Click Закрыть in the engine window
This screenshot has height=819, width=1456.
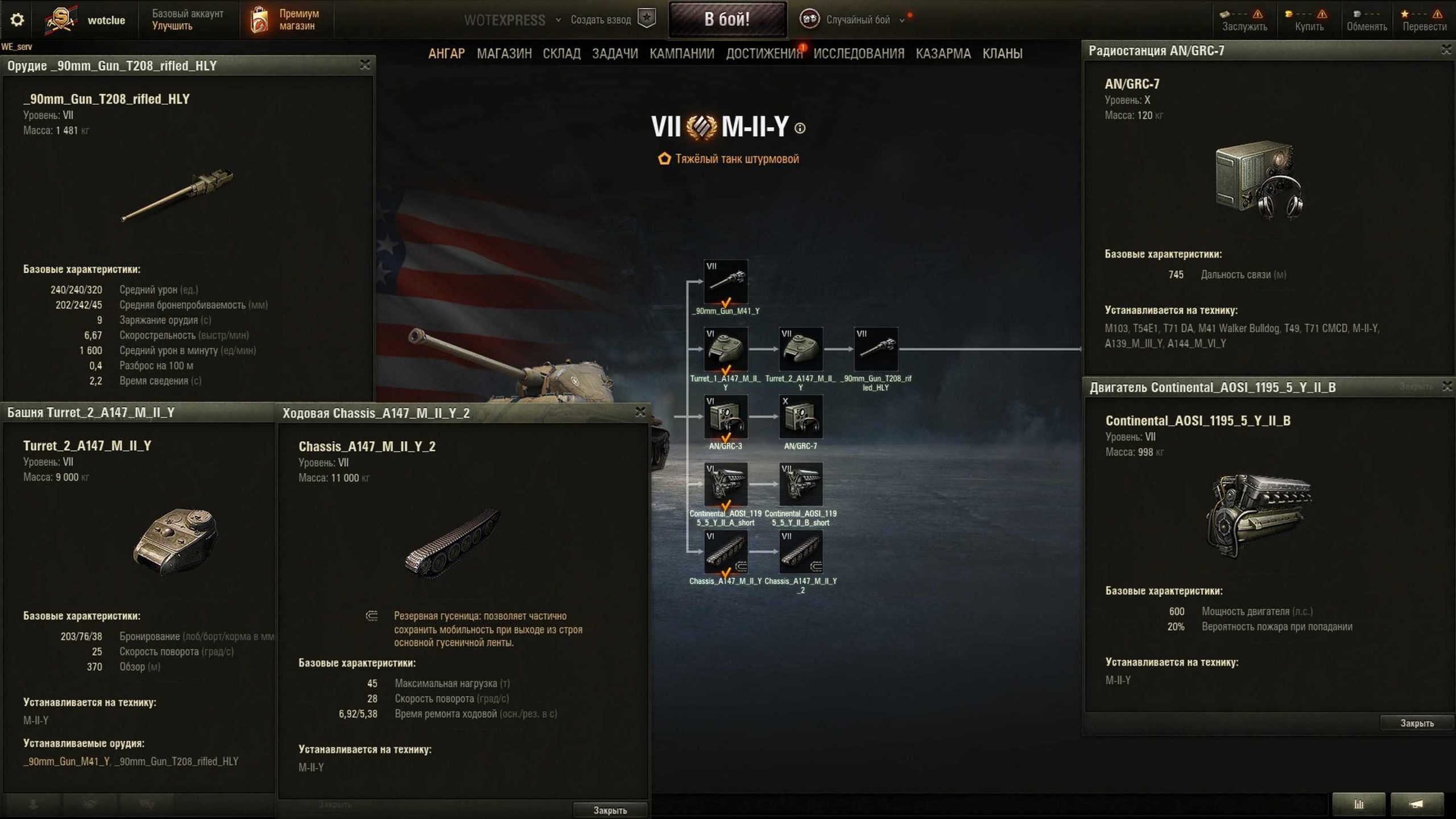click(x=1416, y=723)
